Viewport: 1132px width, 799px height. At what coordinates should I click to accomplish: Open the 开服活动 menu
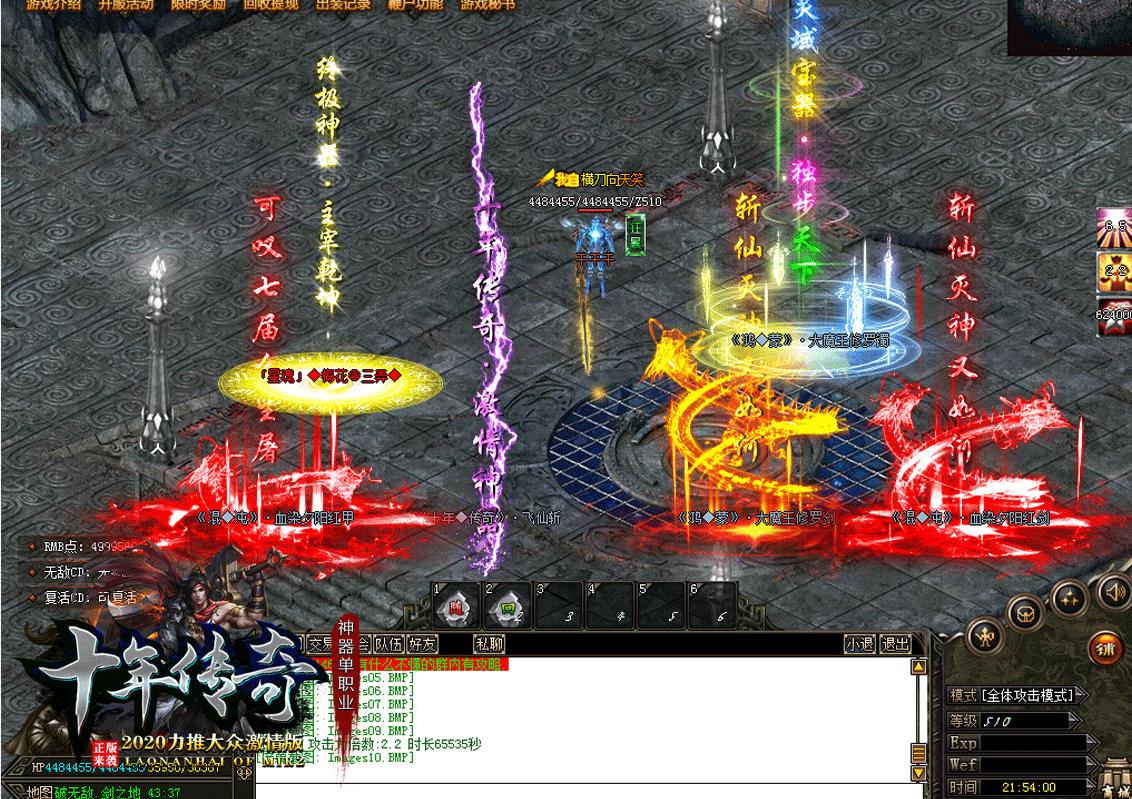click(127, 4)
